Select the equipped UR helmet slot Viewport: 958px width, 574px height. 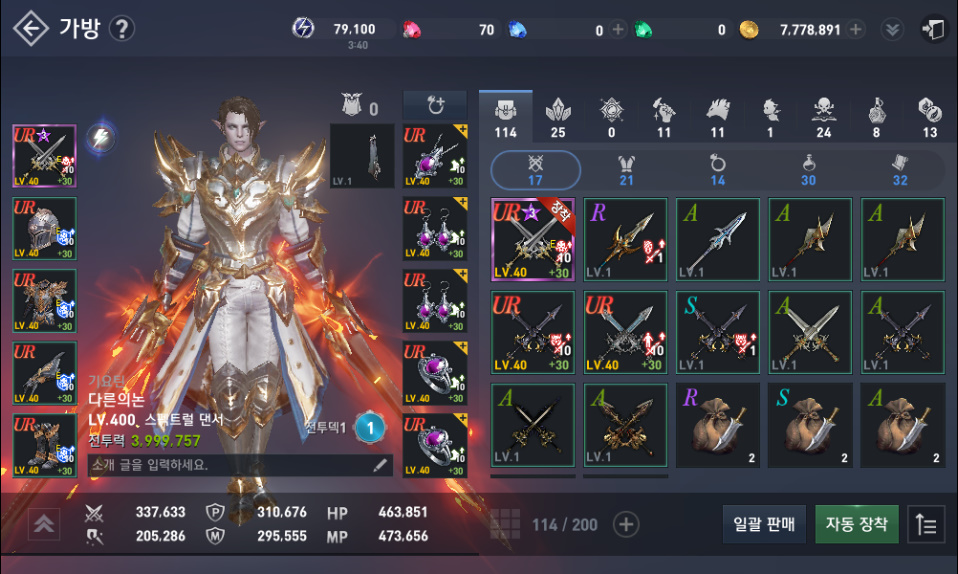coord(44,230)
